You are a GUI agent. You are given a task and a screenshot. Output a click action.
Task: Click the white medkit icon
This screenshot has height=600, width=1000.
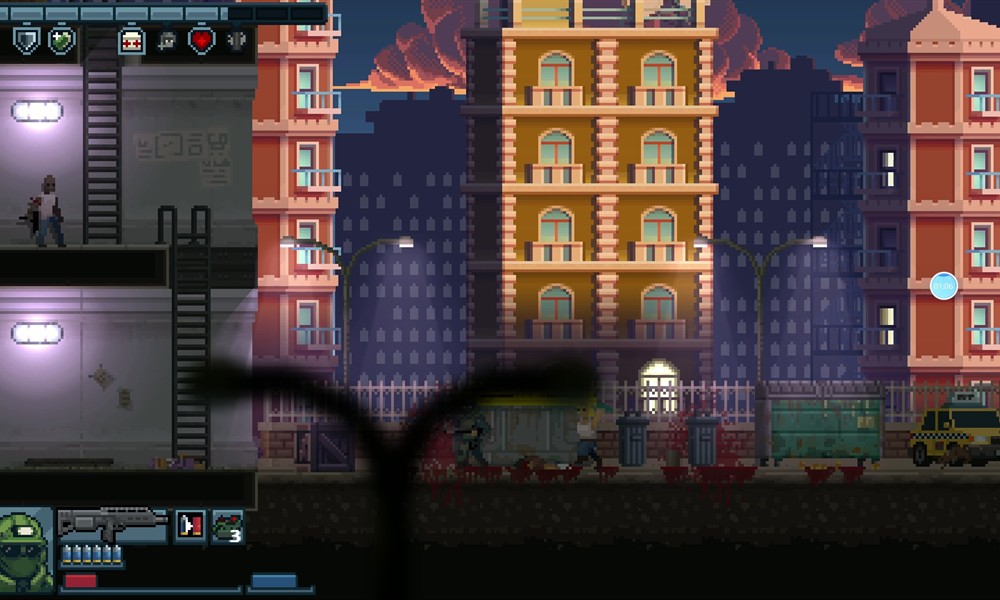point(131,41)
